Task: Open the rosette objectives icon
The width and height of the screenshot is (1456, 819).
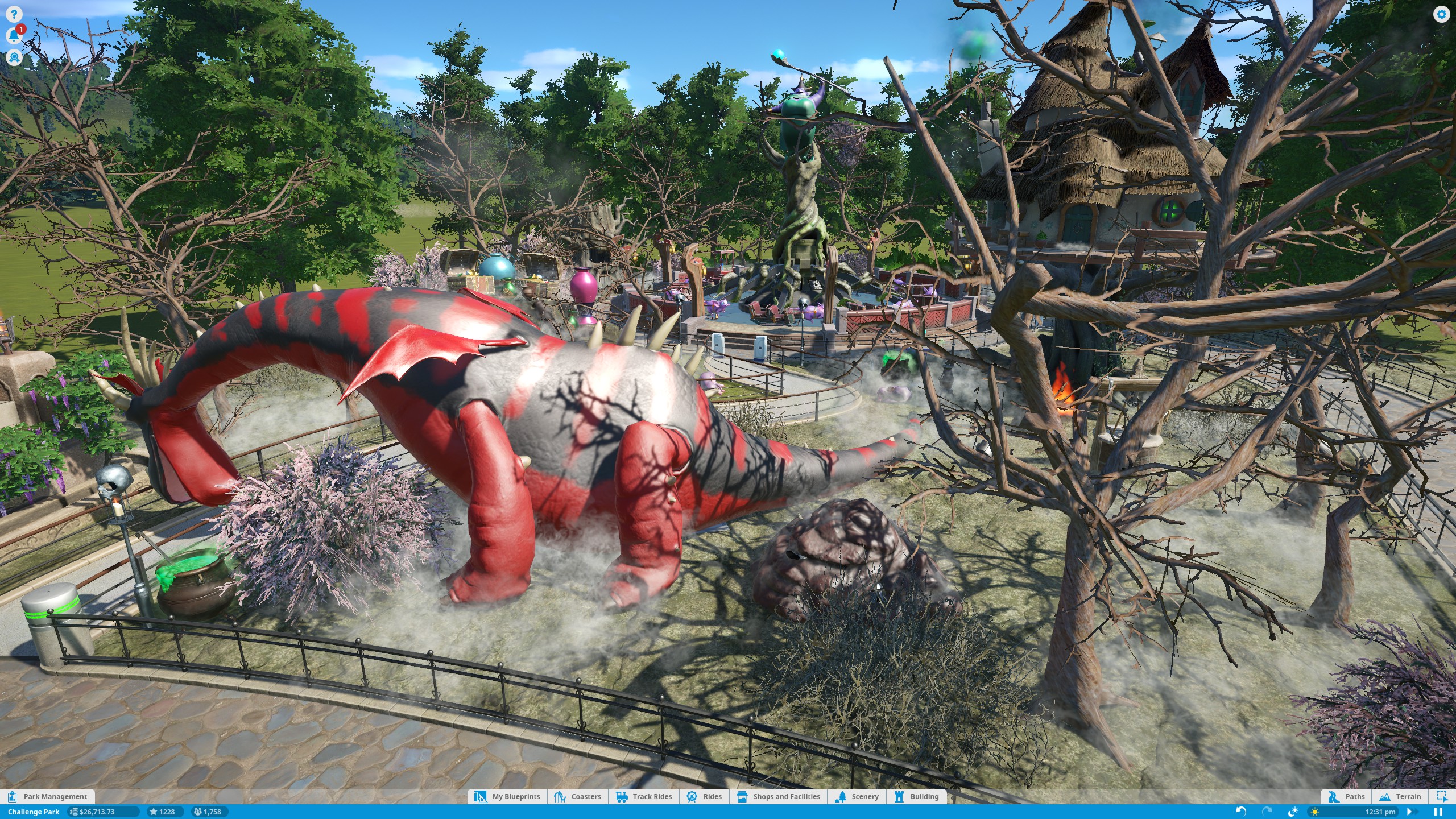Action: pyautogui.click(x=14, y=57)
